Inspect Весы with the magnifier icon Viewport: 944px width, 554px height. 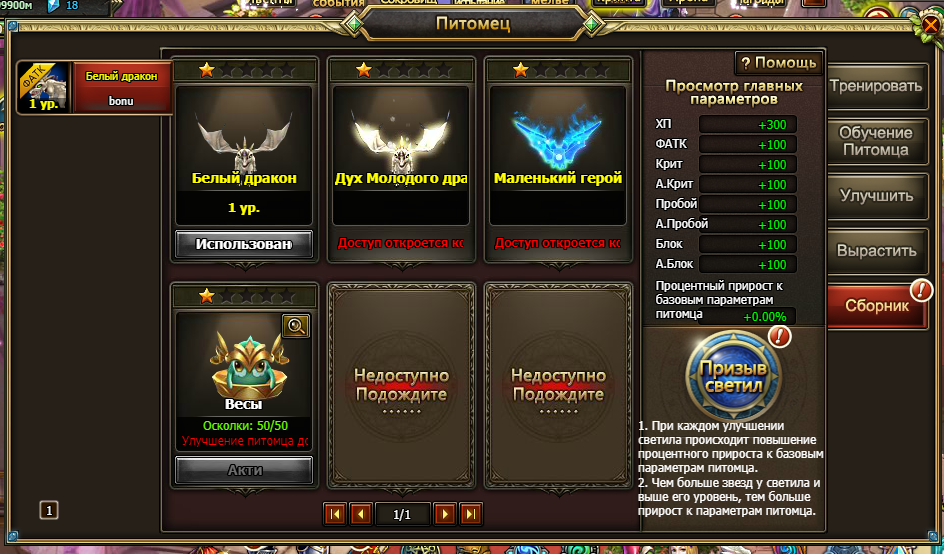(x=296, y=325)
